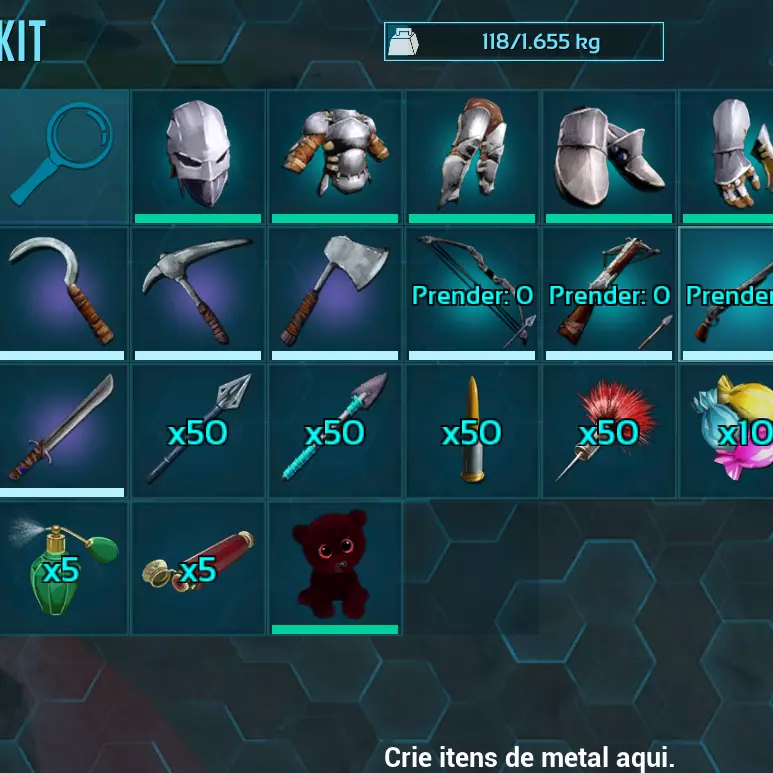Choose the rifle bullet stack
Viewport: 773px width, 773px height.
click(x=472, y=430)
